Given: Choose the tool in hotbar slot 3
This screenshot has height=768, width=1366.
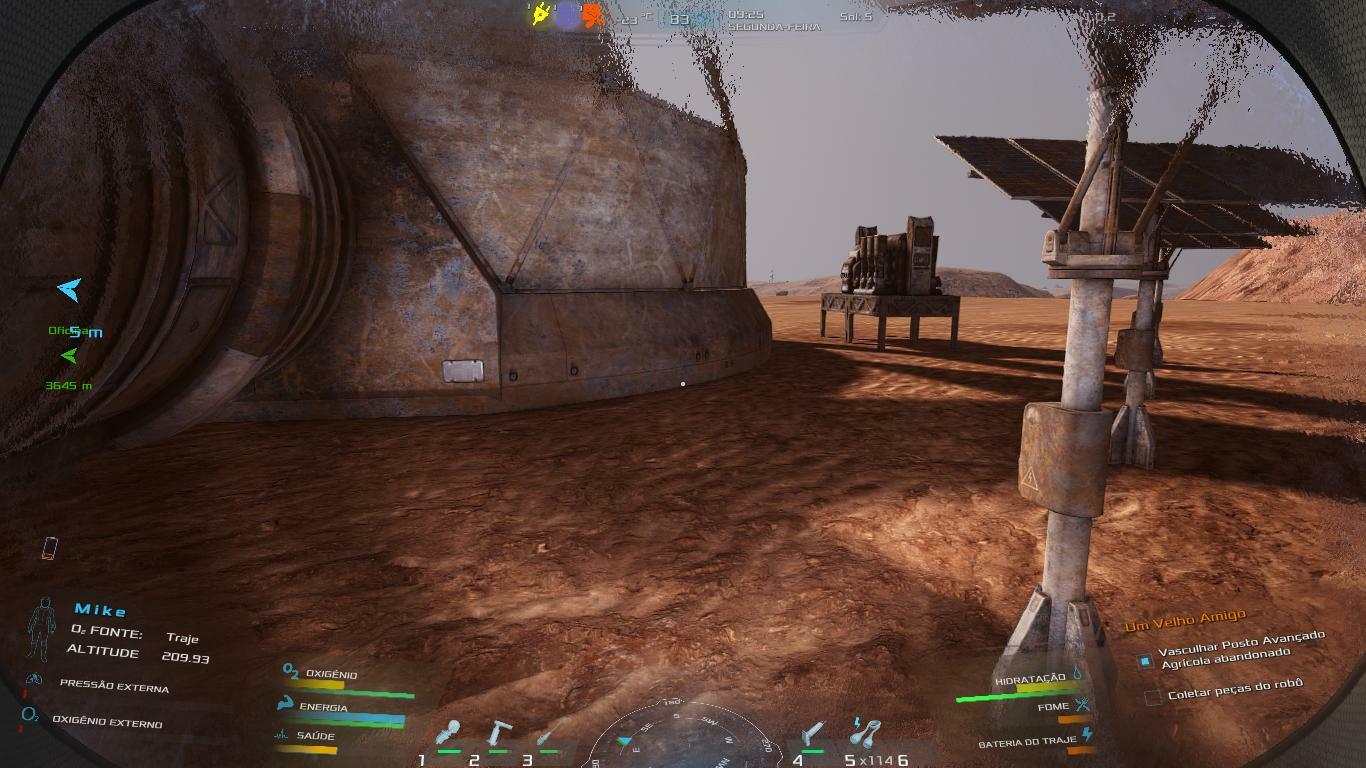Looking at the screenshot, I should tap(546, 737).
